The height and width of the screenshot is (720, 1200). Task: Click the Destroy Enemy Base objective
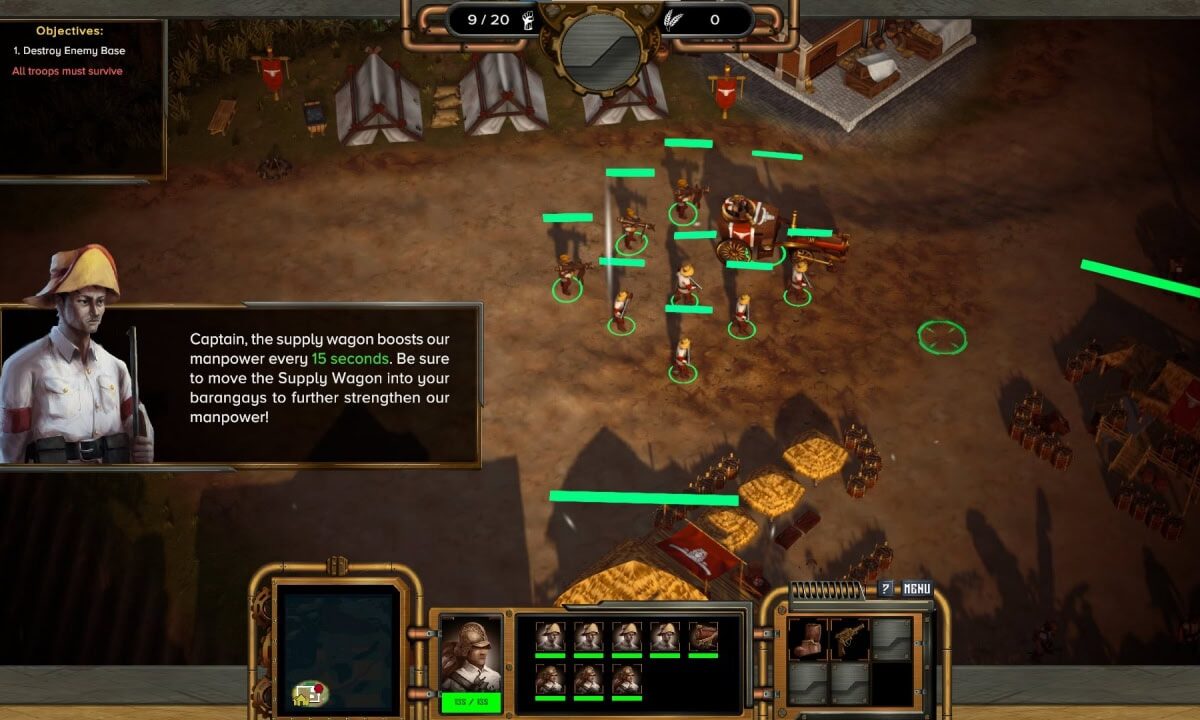(x=69, y=50)
